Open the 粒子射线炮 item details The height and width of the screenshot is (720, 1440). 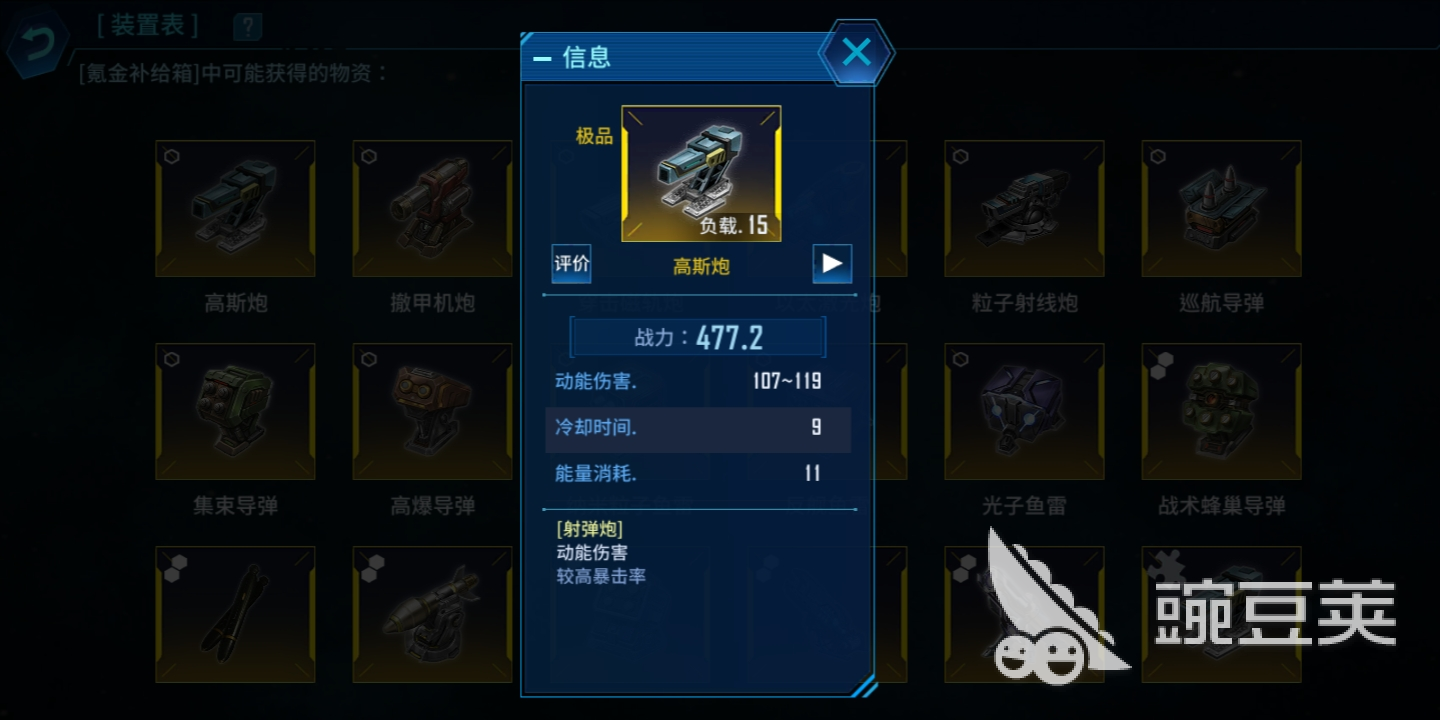coord(1023,207)
